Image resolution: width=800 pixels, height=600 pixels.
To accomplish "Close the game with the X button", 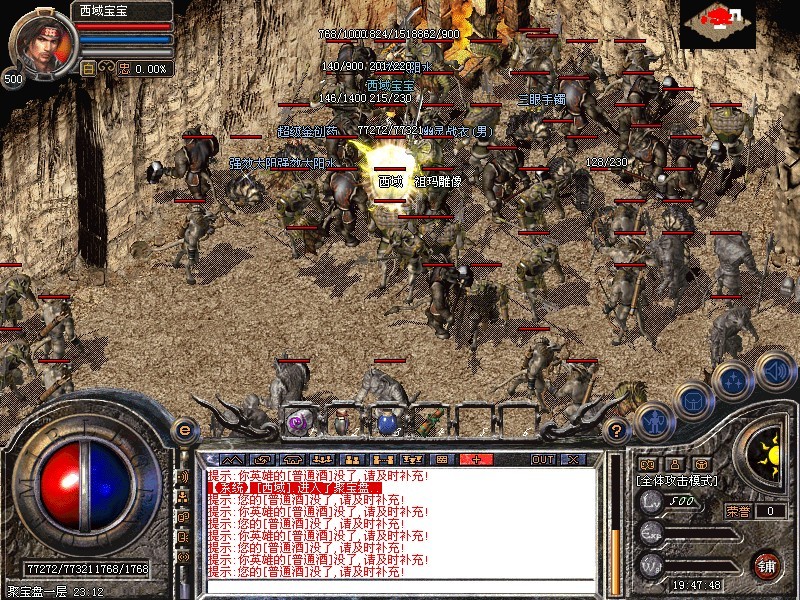I will pyautogui.click(x=573, y=459).
